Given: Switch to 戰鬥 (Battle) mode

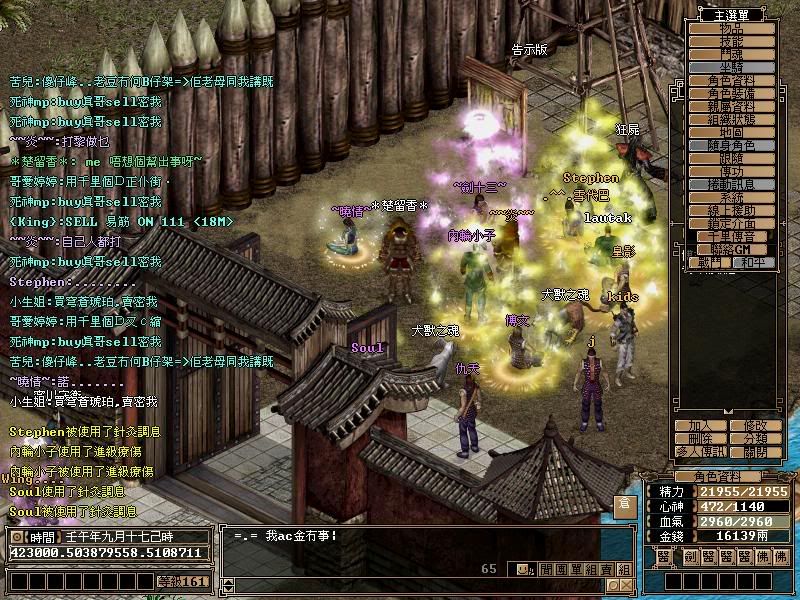Looking at the screenshot, I should 708,263.
